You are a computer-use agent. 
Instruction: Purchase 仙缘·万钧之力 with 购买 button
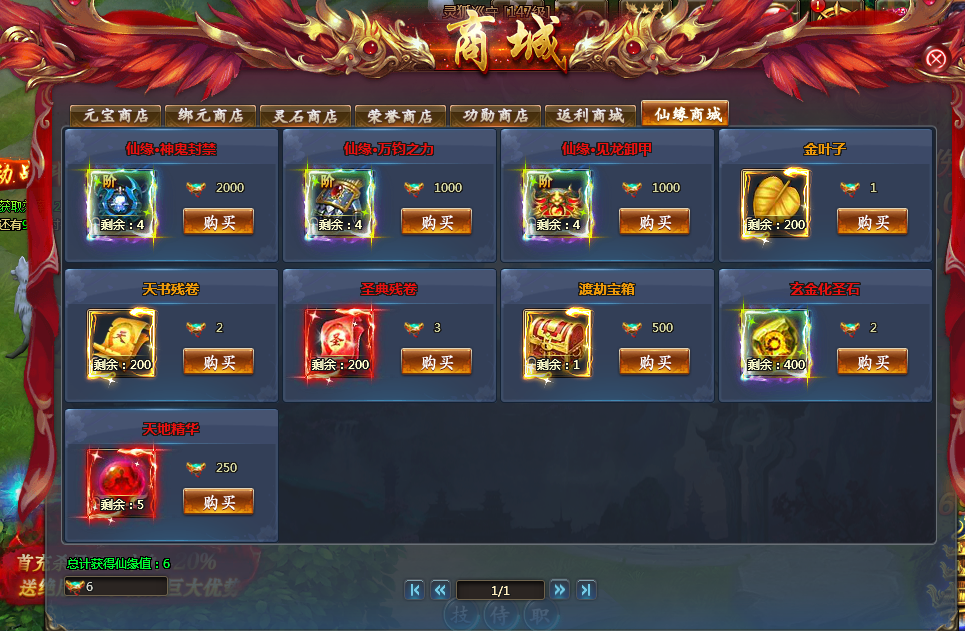tap(436, 222)
